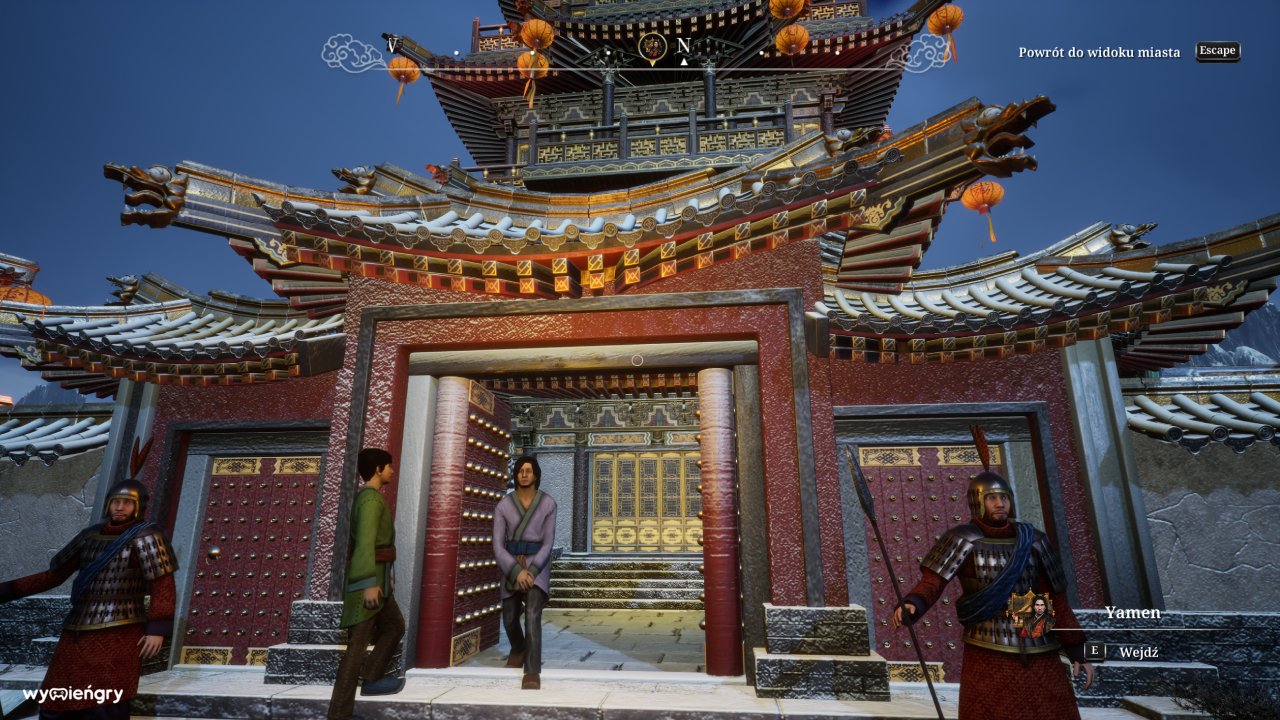Click the V direction letter on the compass
Viewport: 1280px width, 720px height.
point(392,45)
